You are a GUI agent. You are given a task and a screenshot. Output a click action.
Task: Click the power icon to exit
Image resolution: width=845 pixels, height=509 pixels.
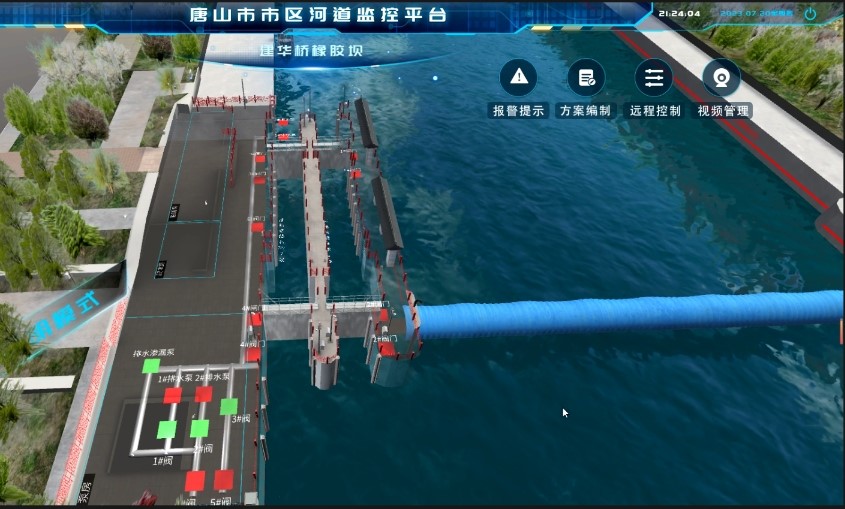click(x=810, y=14)
